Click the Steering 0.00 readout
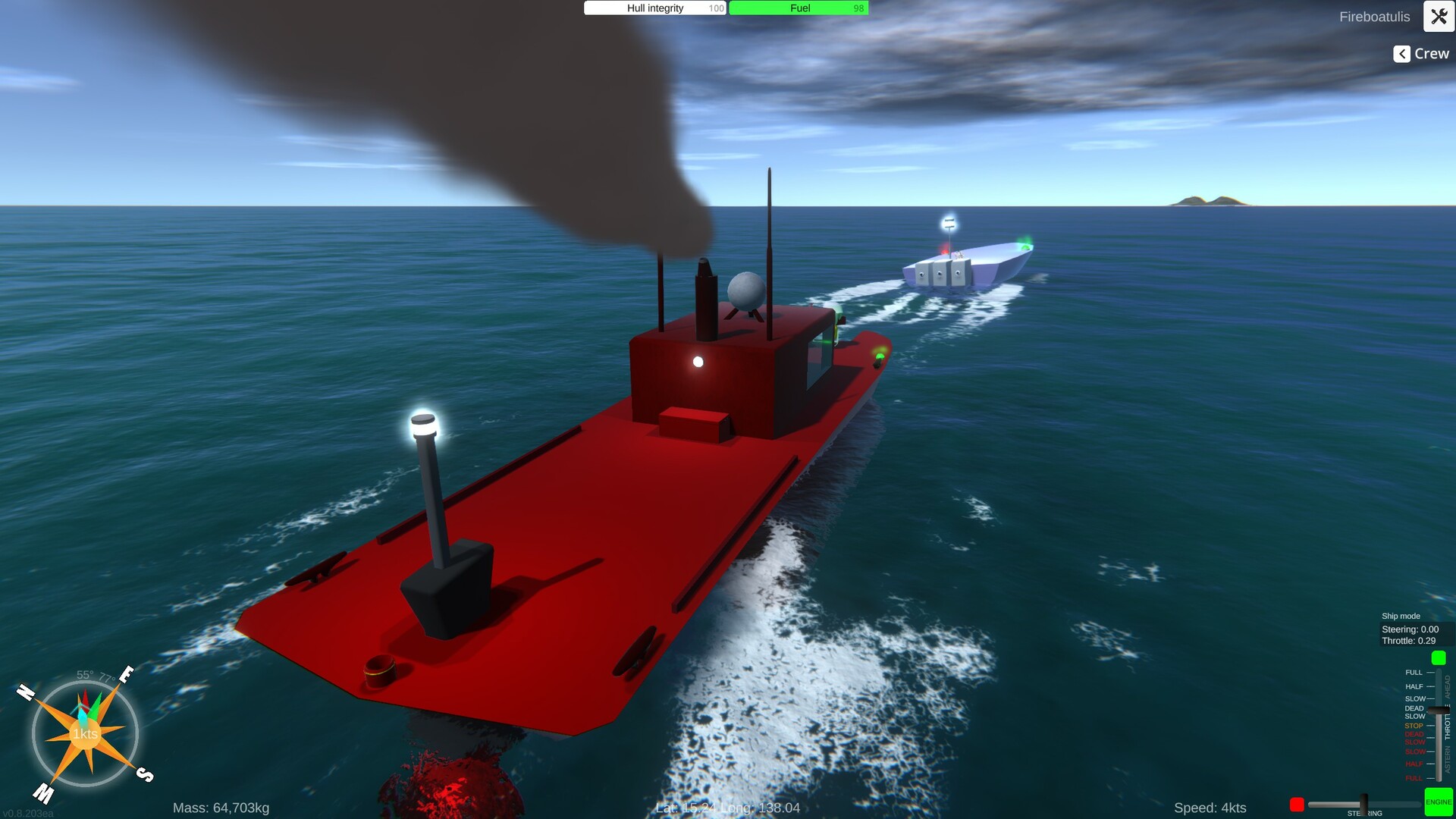Screen dimensions: 1456x819 click(x=1410, y=629)
